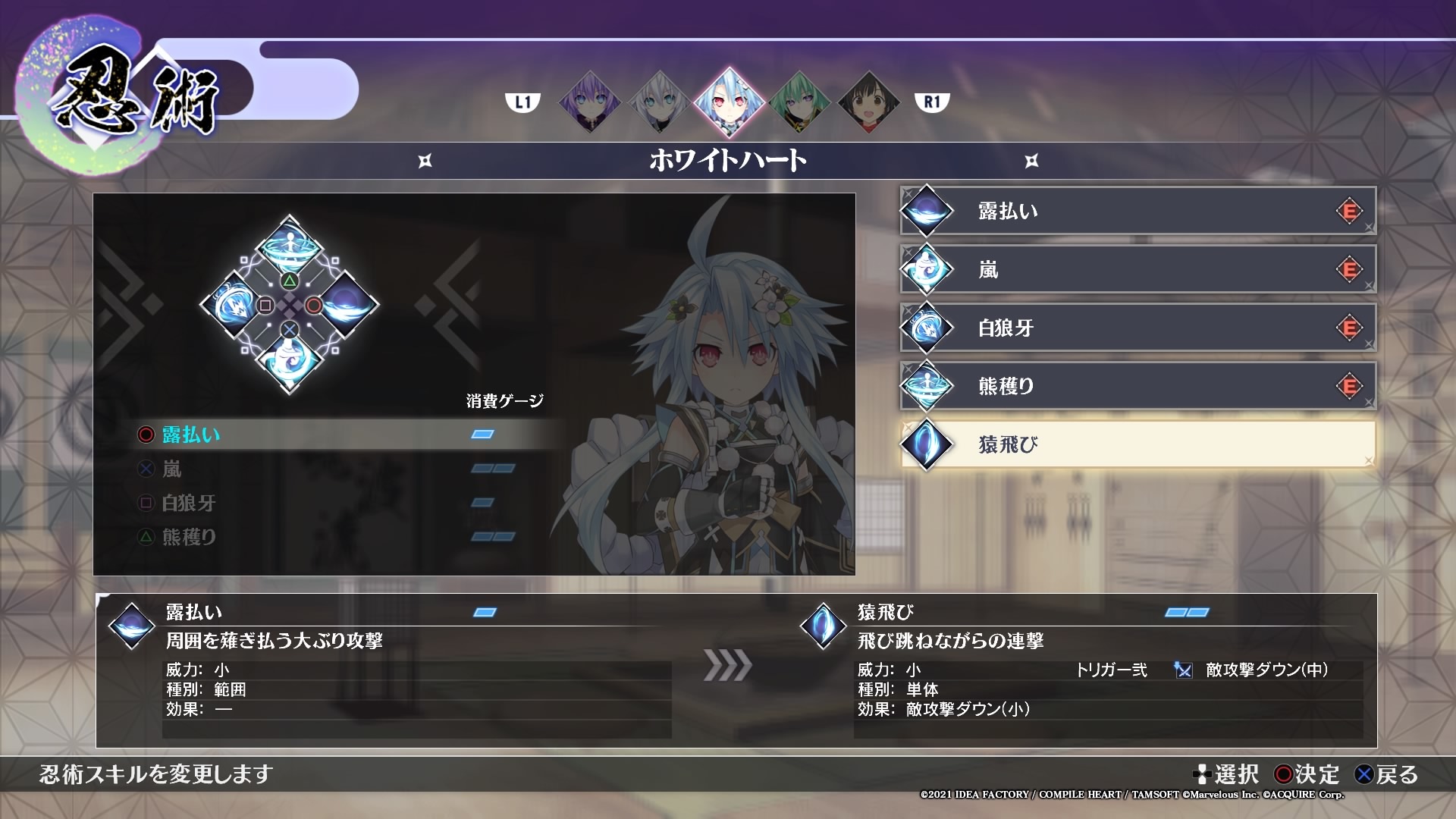Click the 猿飛び skill icon

[927, 444]
